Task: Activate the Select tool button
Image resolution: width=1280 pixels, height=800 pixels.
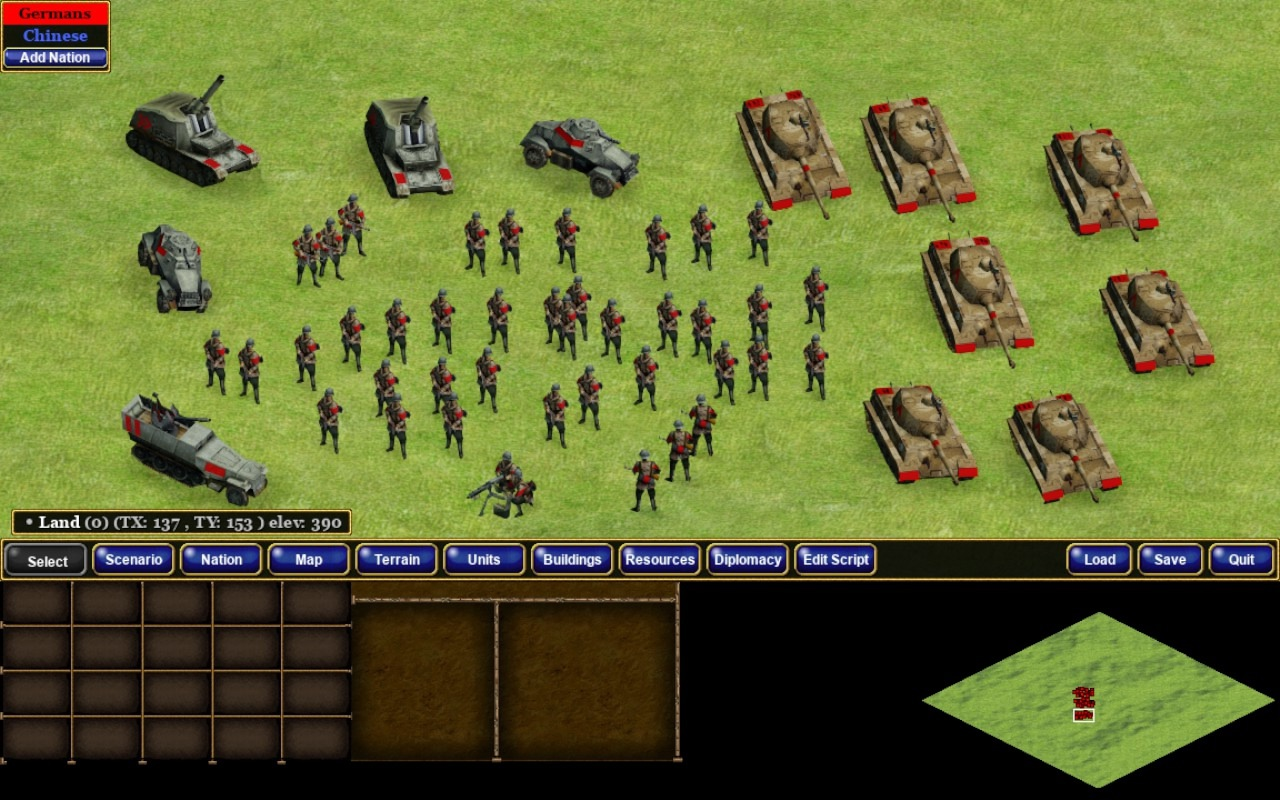Action: (46, 560)
